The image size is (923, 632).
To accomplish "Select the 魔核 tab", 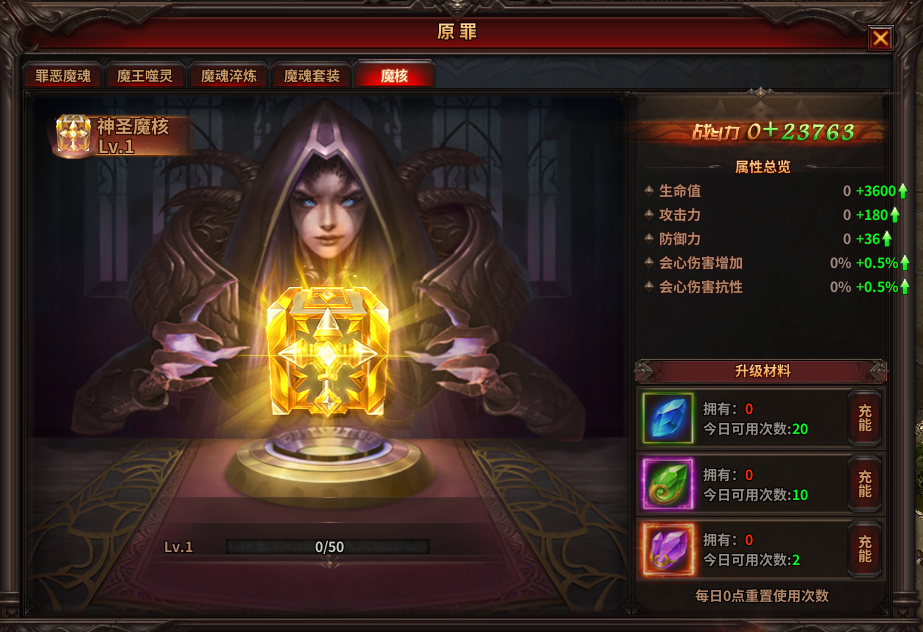I will 394,76.
